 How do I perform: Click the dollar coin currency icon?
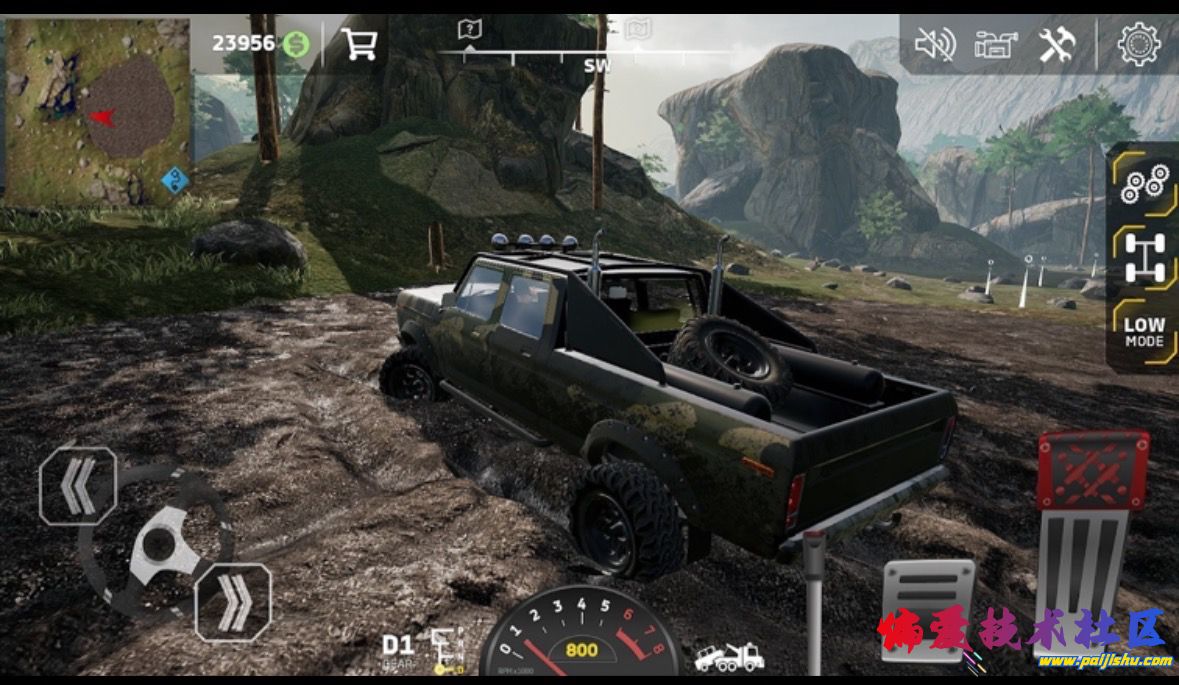point(295,43)
